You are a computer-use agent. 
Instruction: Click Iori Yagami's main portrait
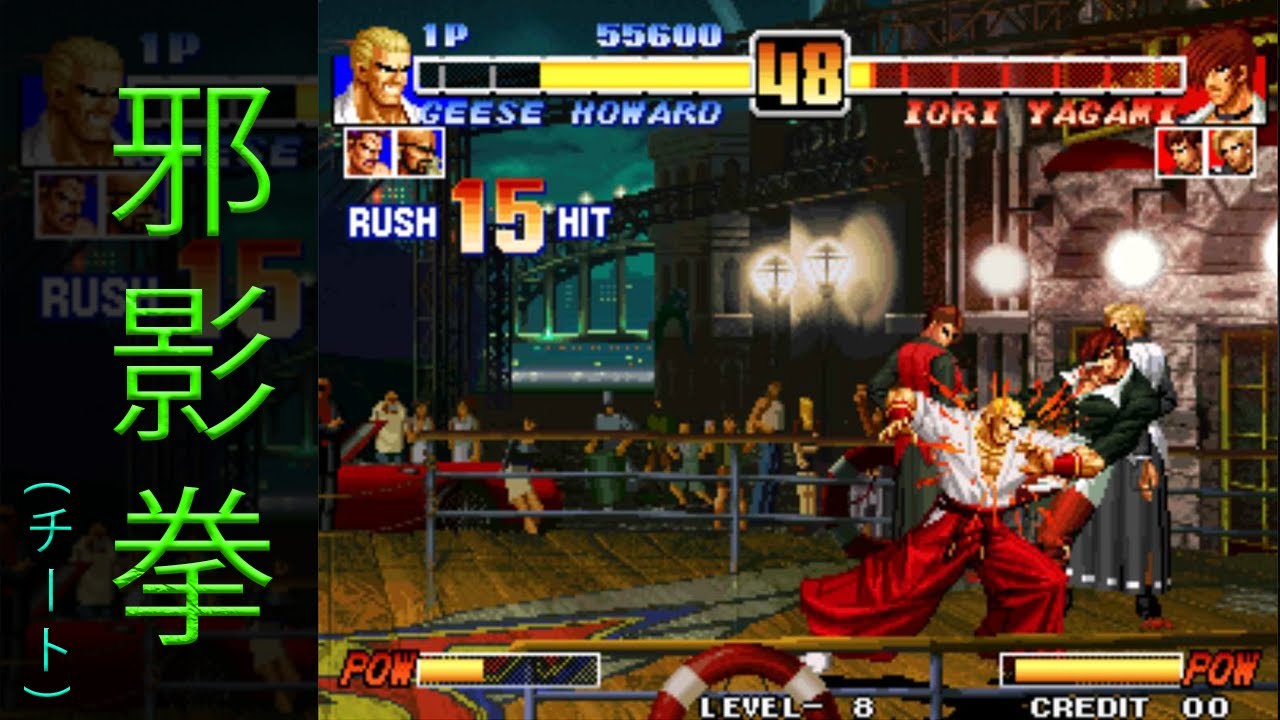coord(1222,76)
